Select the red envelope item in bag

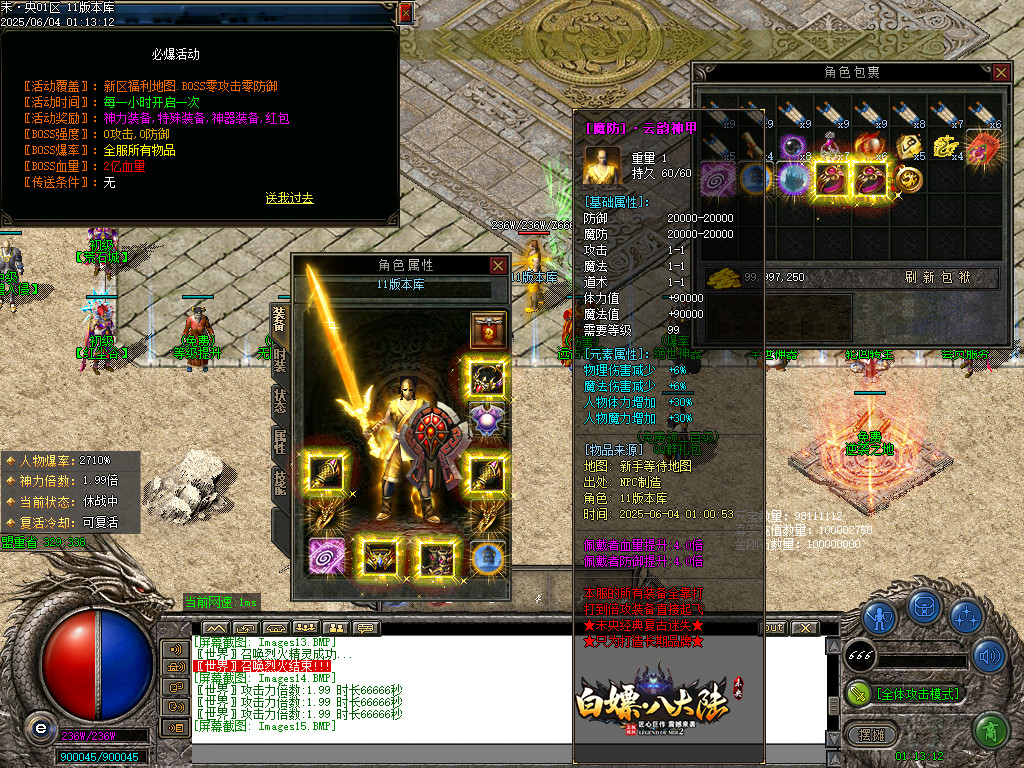point(984,146)
